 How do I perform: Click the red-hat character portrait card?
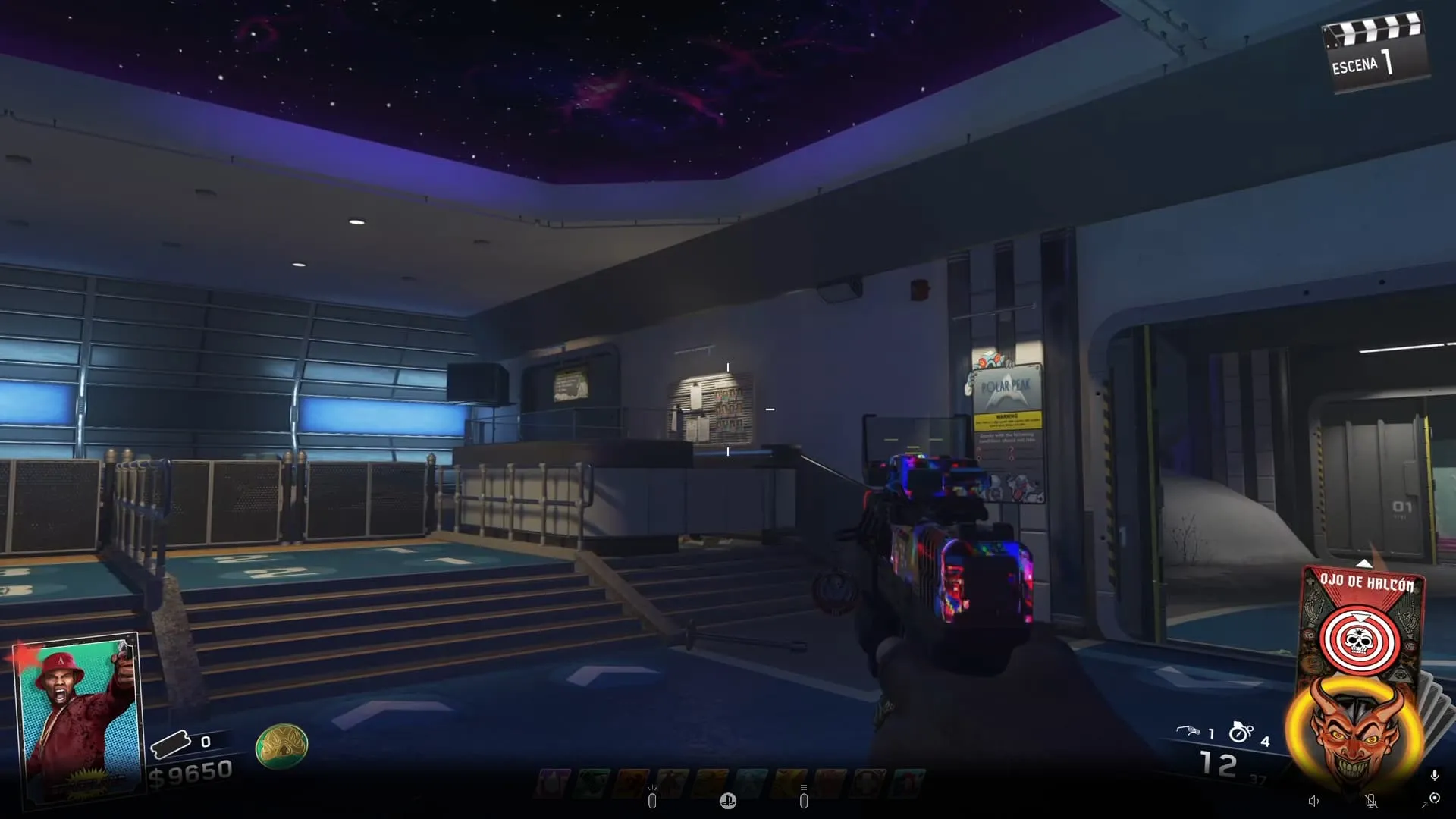(x=77, y=717)
